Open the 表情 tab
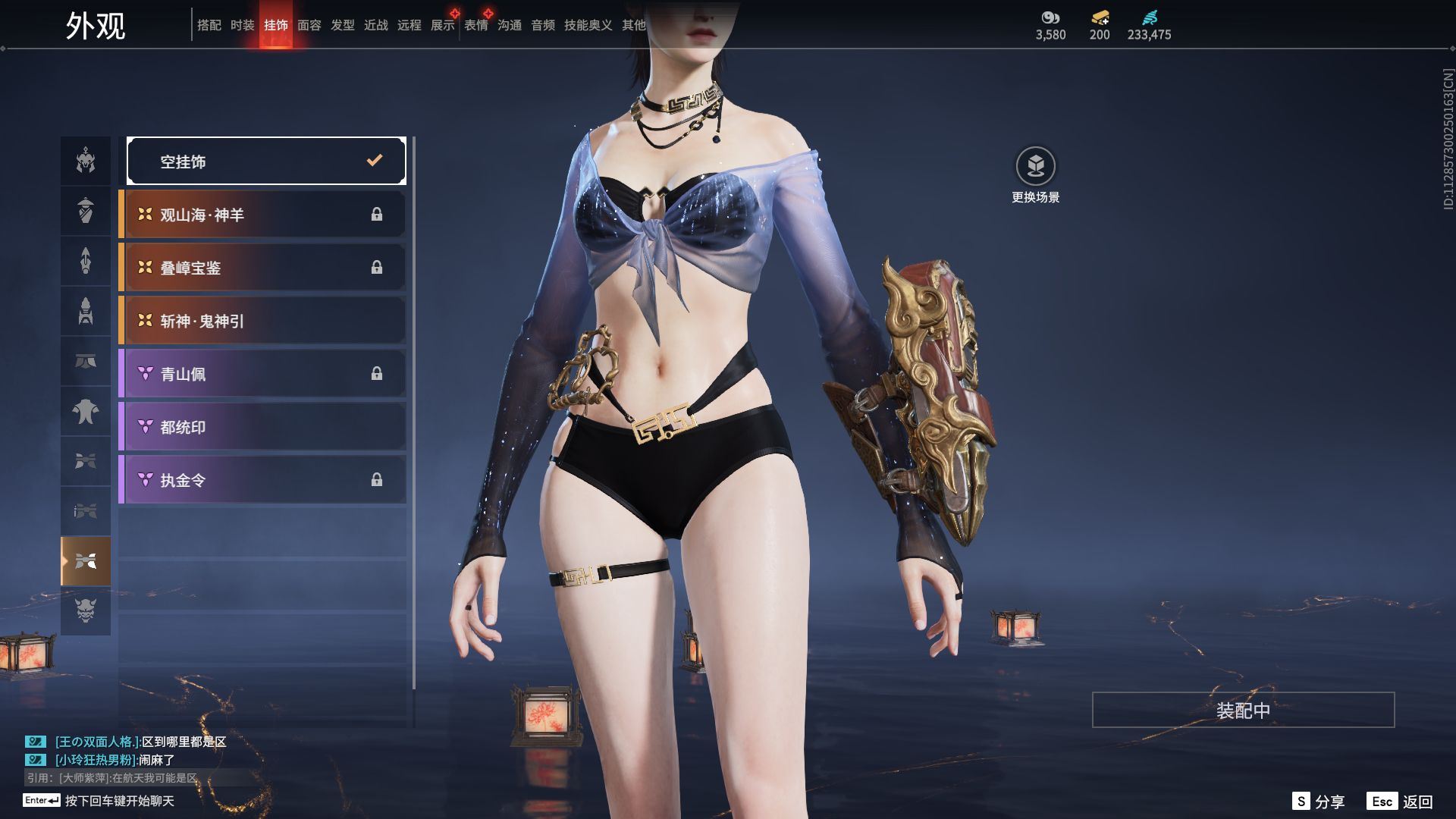1456x819 pixels. click(x=475, y=26)
